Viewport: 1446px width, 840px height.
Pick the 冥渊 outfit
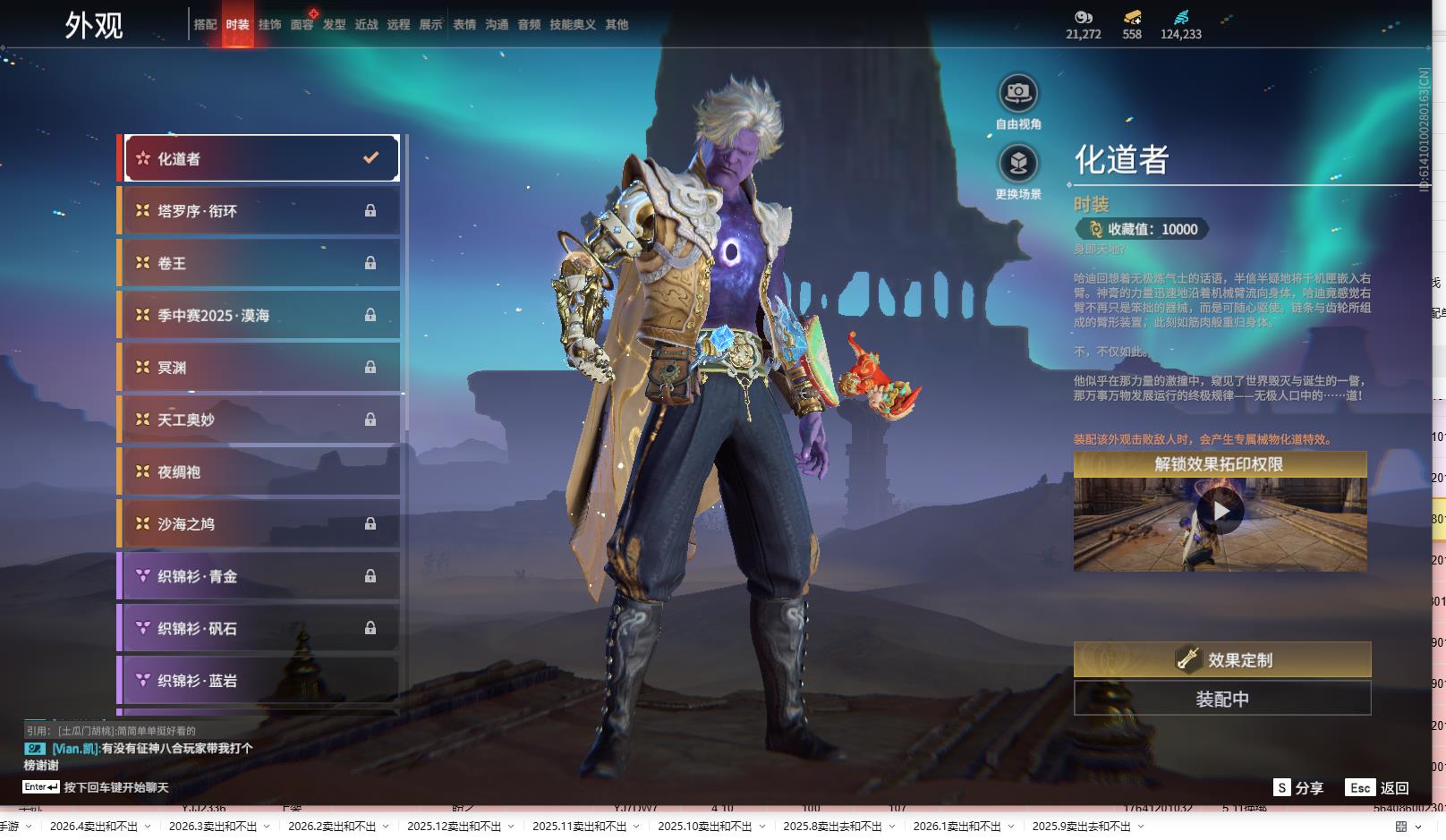point(259,368)
